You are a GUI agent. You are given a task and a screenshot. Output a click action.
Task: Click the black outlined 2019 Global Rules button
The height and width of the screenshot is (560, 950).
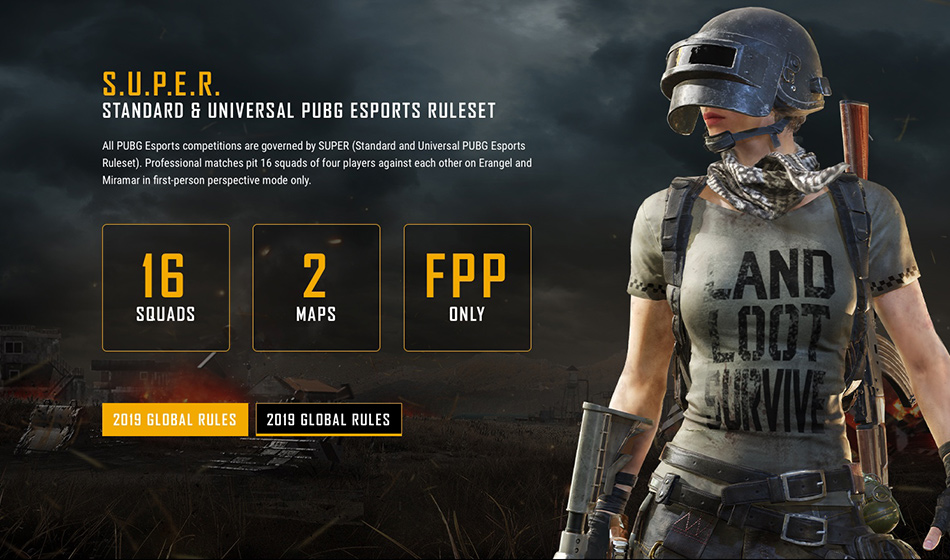(x=328, y=420)
